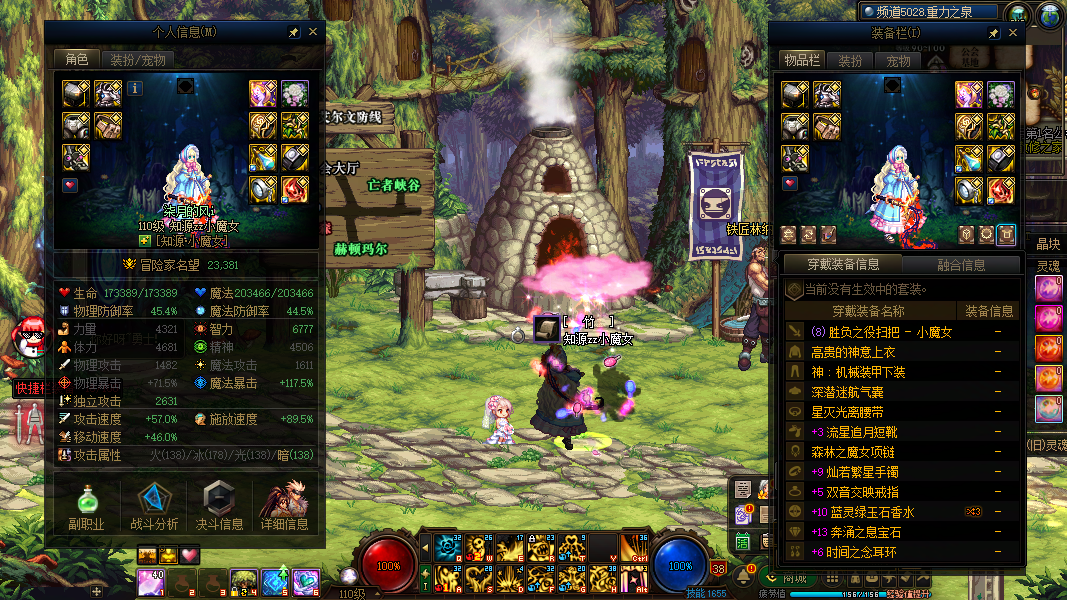This screenshot has height=600, width=1067.
Task: Pin the 装备栏 equipment window
Action: point(994,33)
